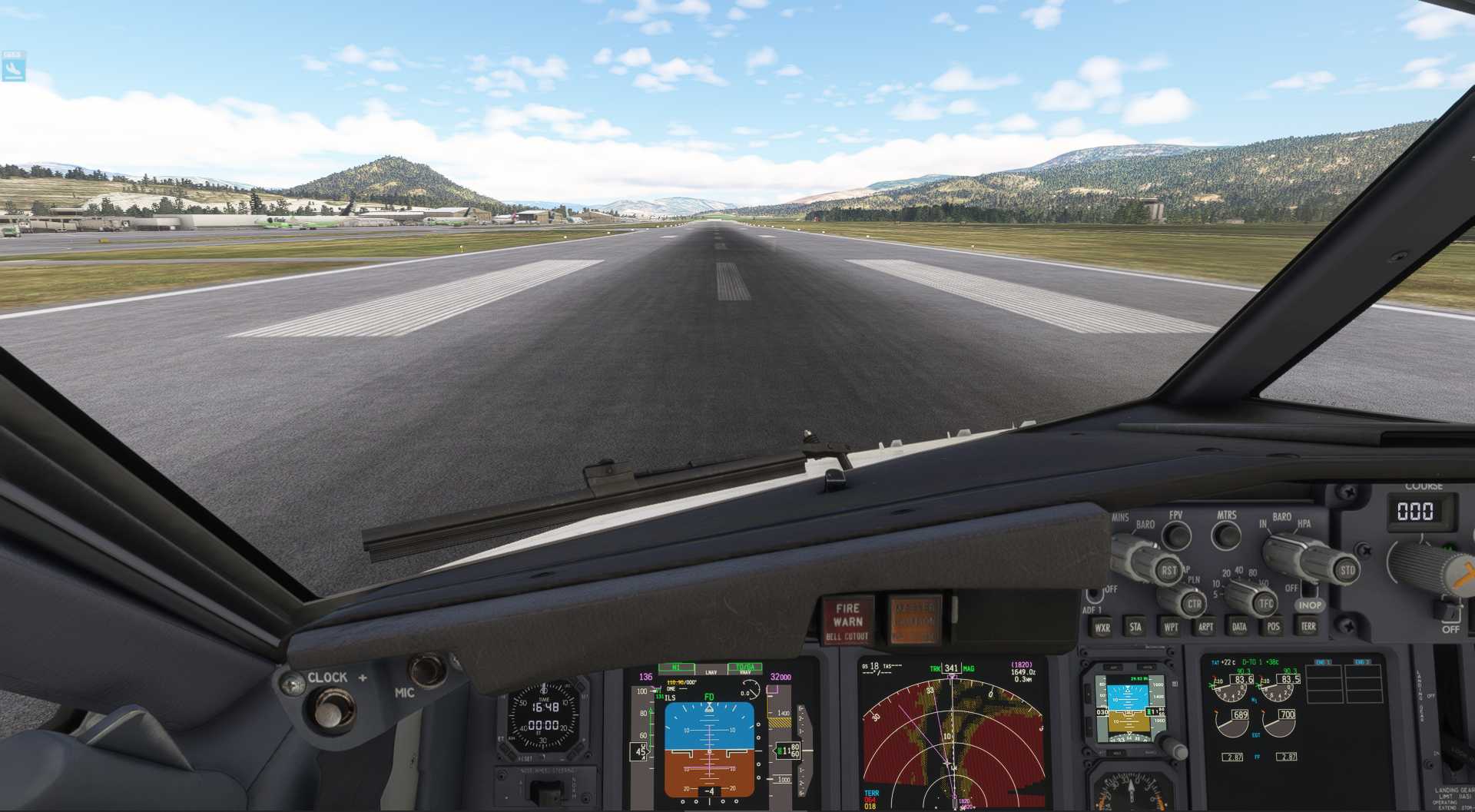Click the RST minimums reset knob
Viewport: 1475px width, 812px height.
pyautogui.click(x=1168, y=571)
